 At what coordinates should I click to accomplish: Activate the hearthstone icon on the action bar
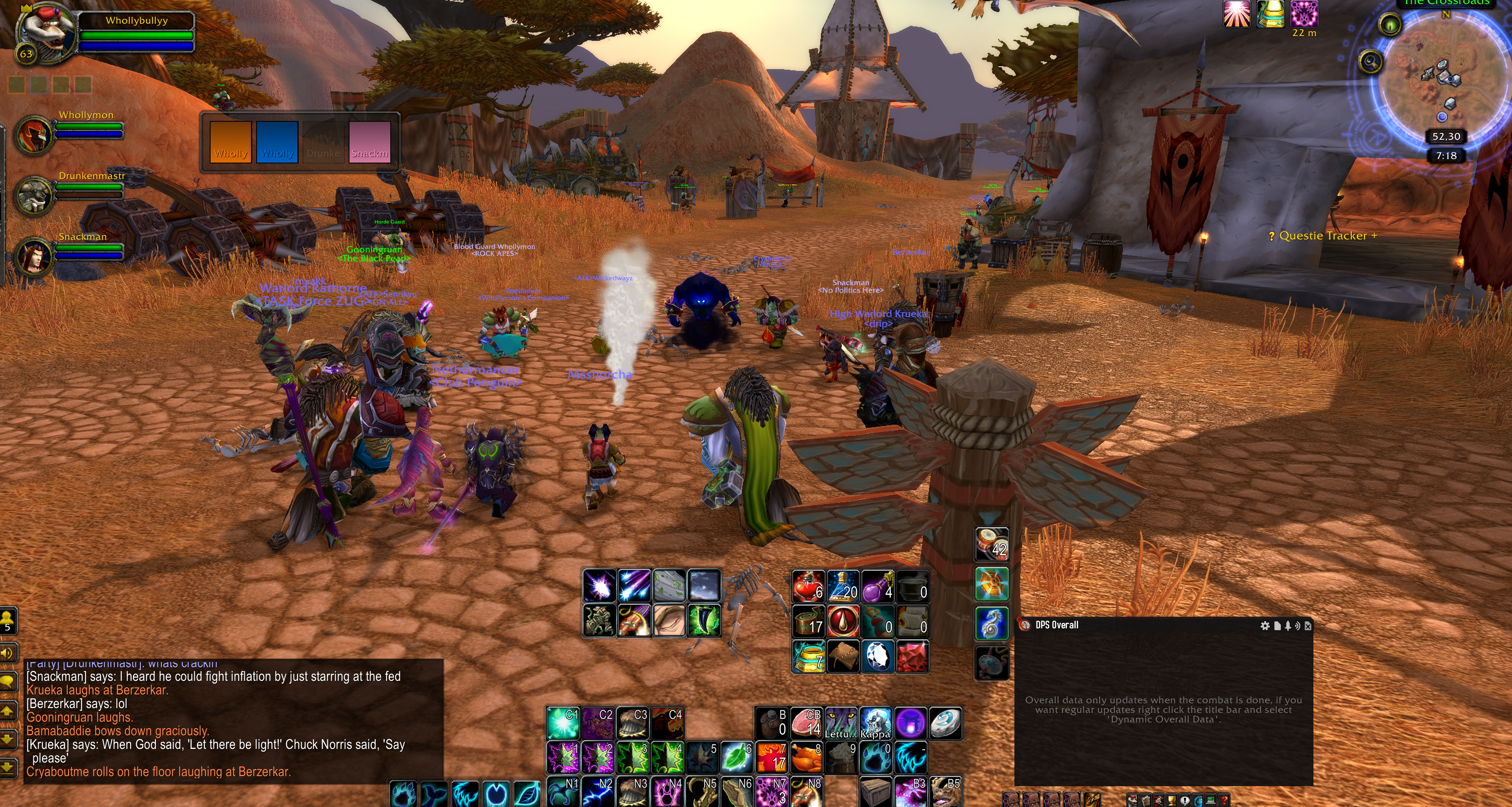pos(944,723)
